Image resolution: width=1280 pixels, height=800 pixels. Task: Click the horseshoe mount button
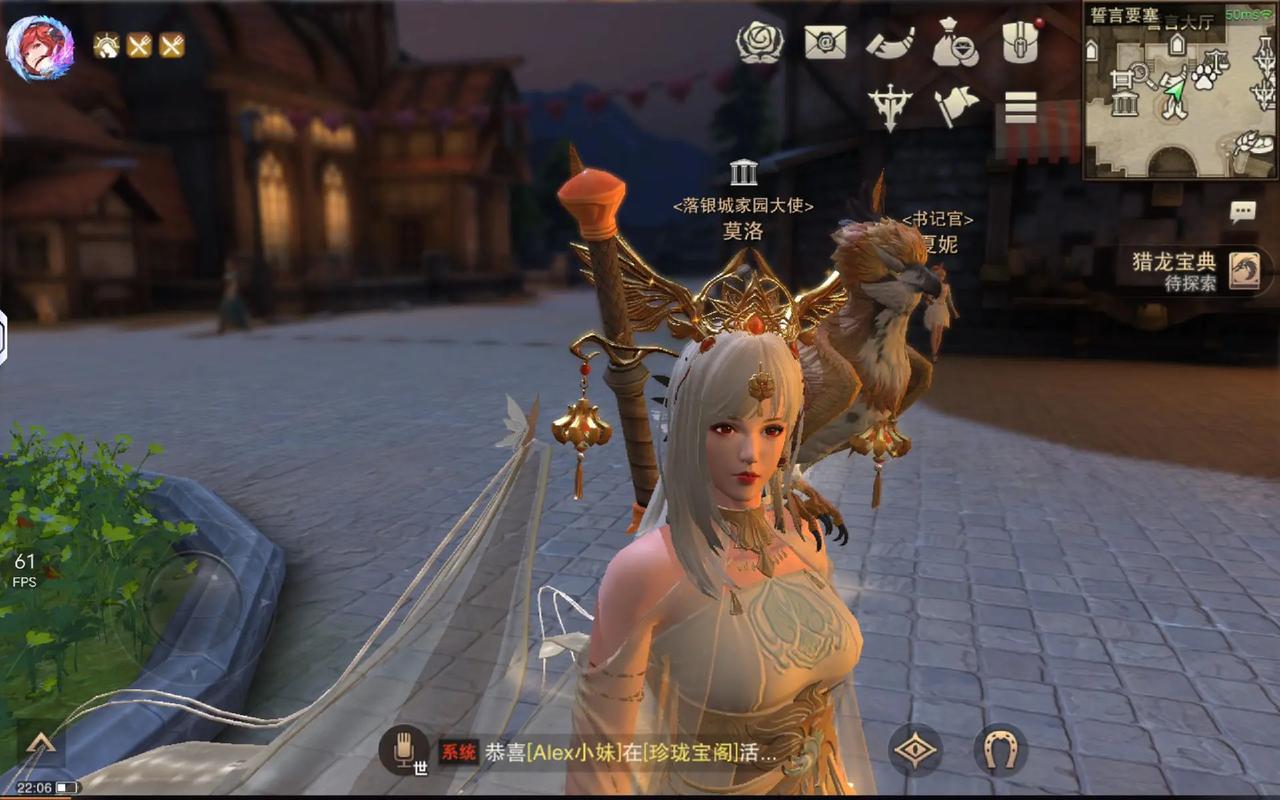pos(1000,749)
